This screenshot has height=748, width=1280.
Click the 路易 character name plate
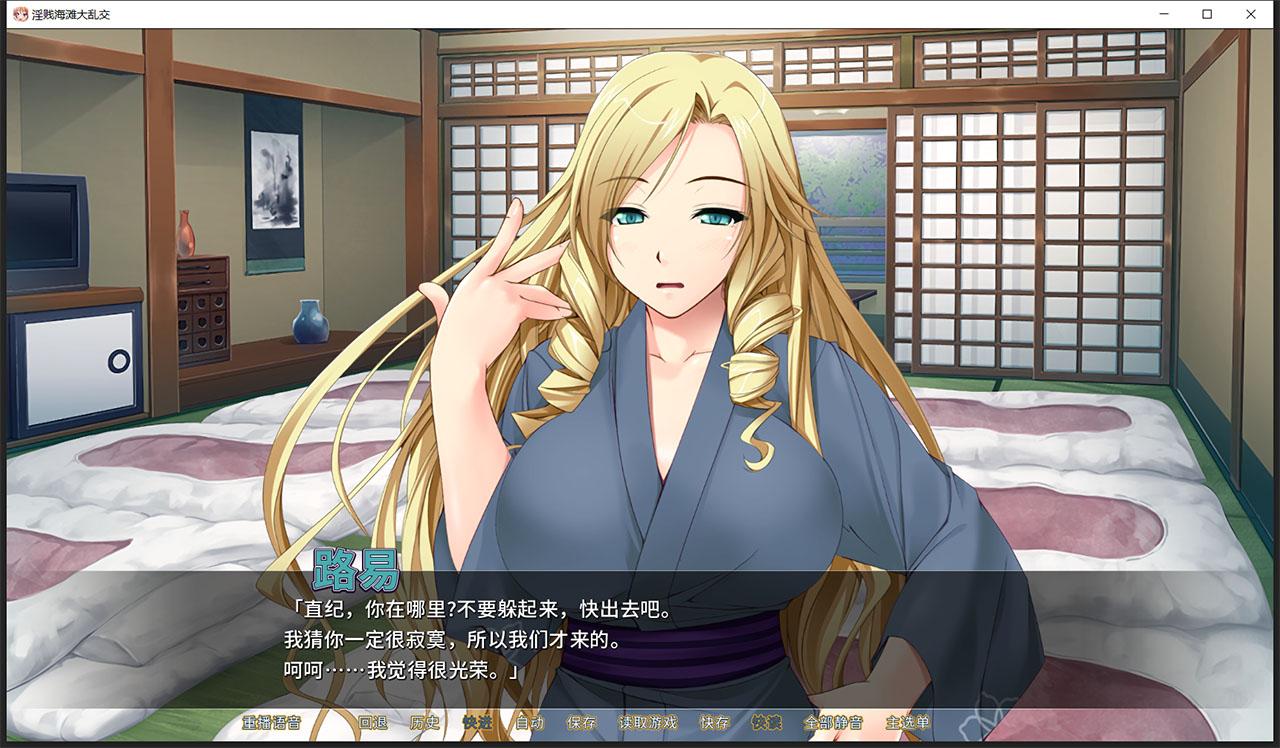tap(355, 568)
